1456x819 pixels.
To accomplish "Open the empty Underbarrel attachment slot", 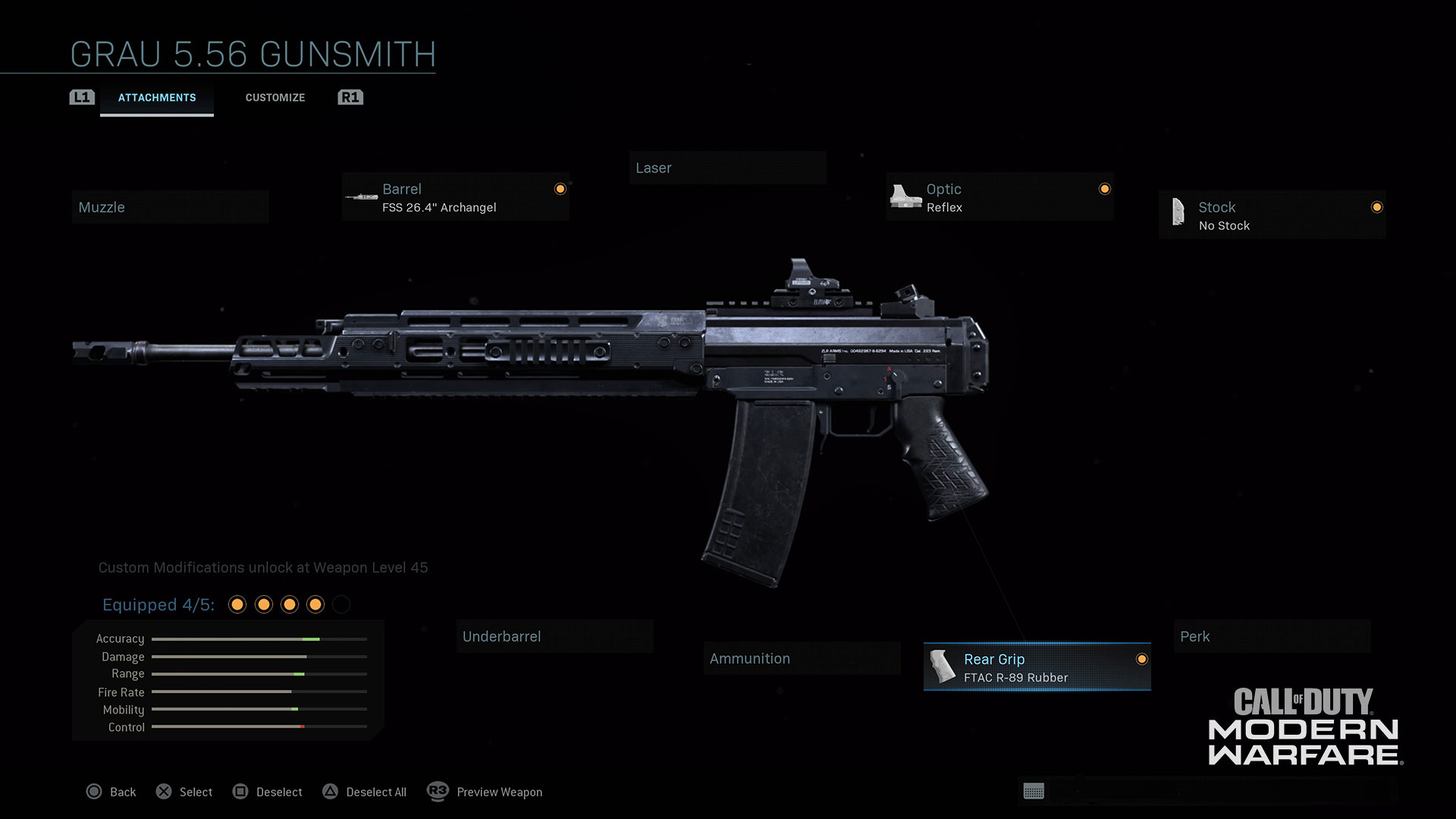I will [x=554, y=636].
